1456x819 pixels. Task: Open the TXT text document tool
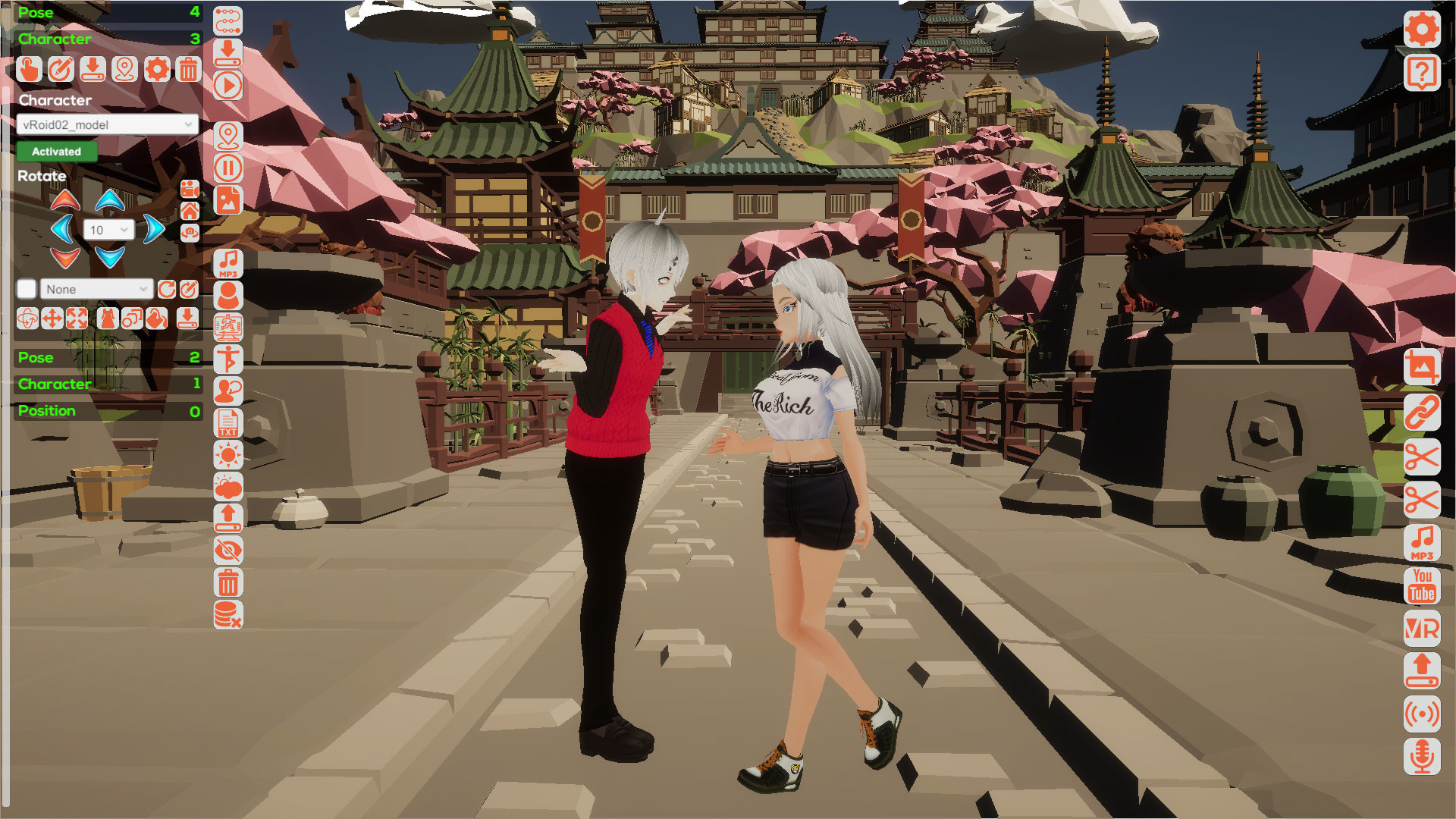point(227,422)
